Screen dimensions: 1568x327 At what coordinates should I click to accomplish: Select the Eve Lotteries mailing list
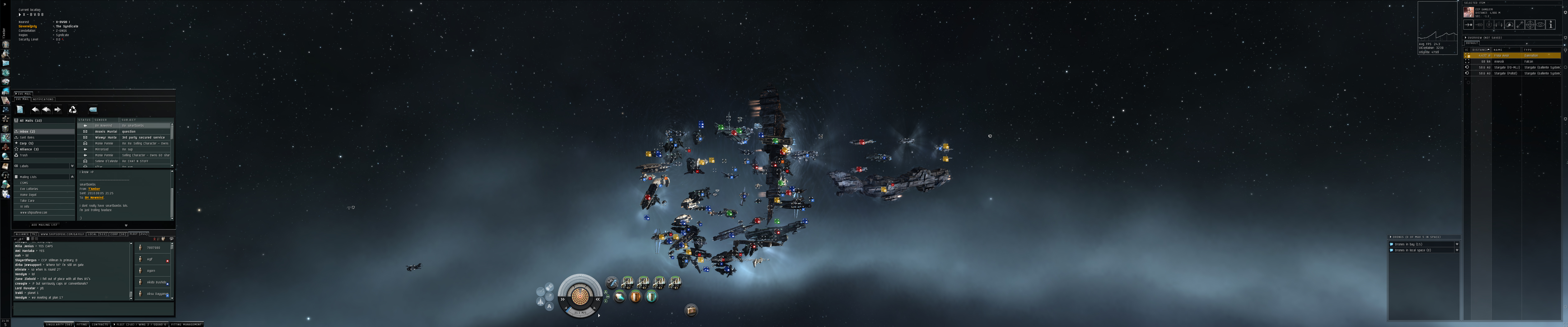[29, 189]
